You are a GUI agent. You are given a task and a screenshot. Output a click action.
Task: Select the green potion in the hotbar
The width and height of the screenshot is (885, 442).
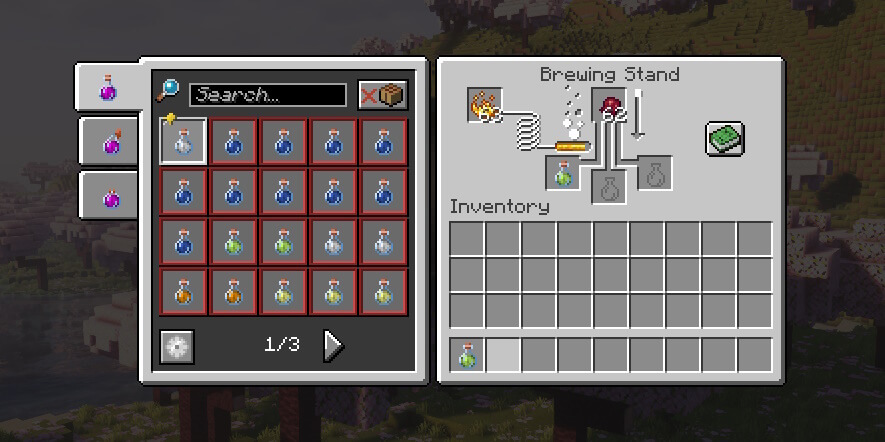click(x=467, y=355)
